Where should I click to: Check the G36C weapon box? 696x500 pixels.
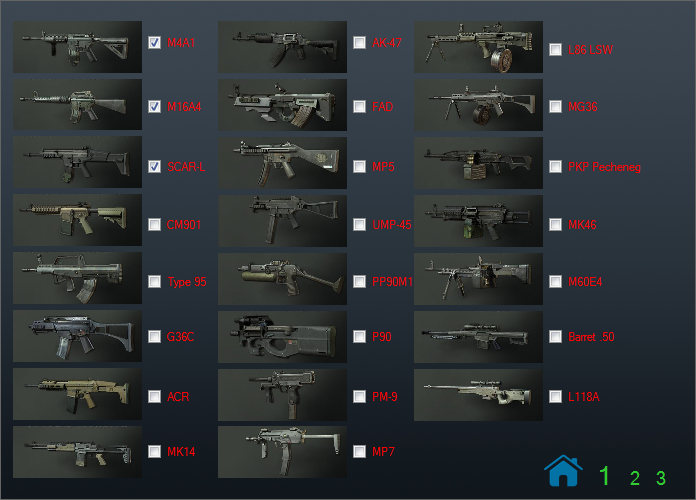(x=154, y=337)
